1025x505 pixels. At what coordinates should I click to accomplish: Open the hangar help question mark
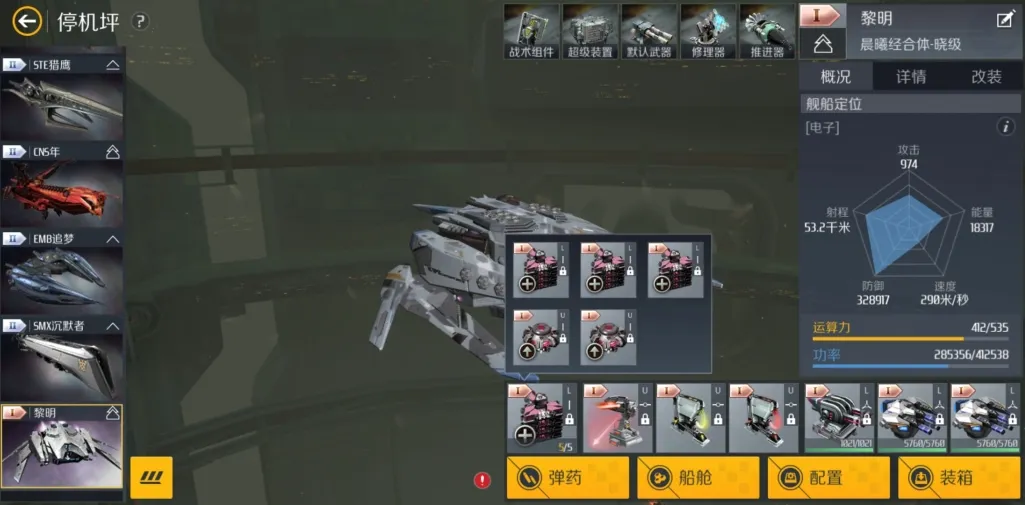(x=141, y=21)
